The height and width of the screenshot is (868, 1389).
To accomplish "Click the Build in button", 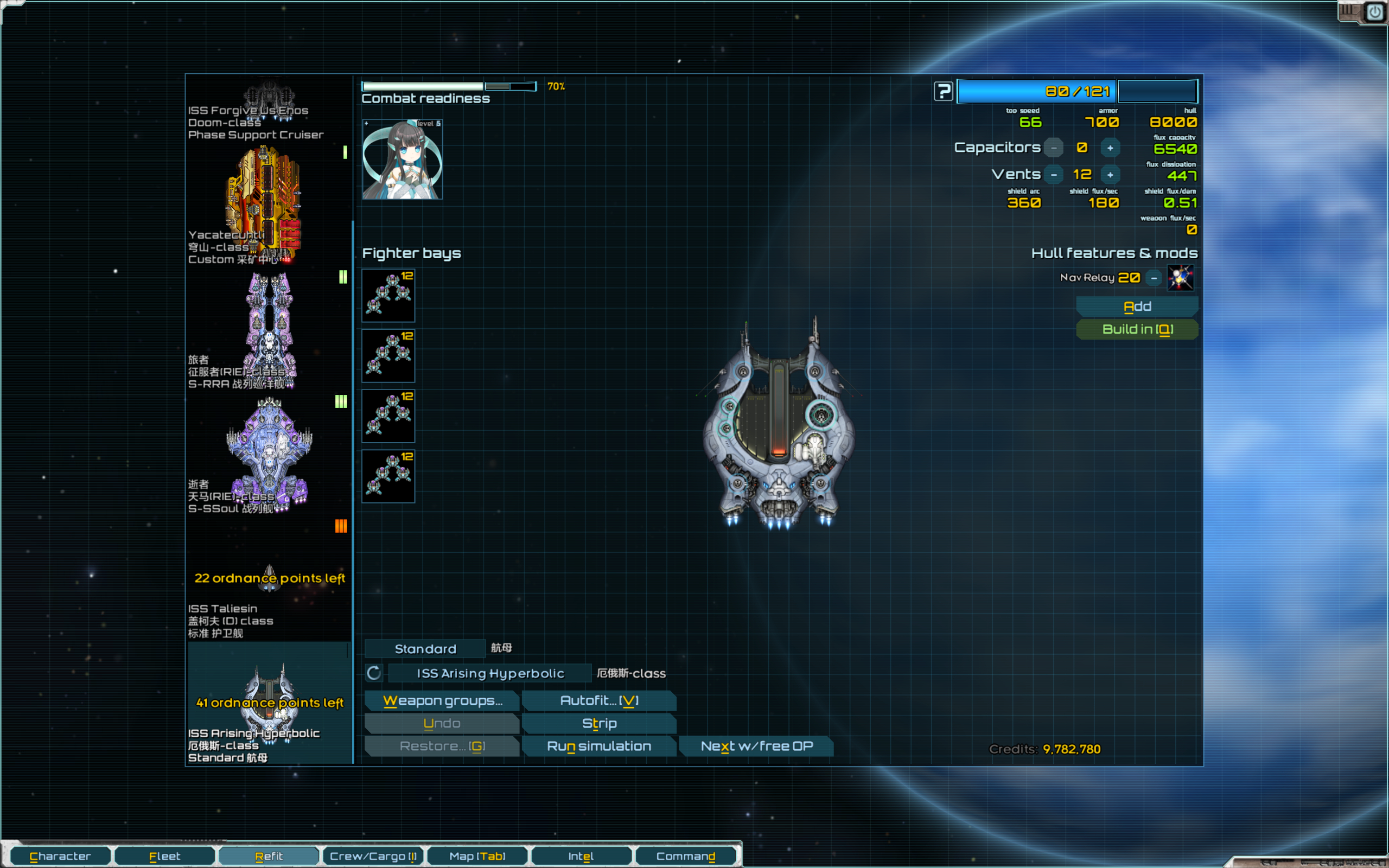I will [x=1137, y=329].
